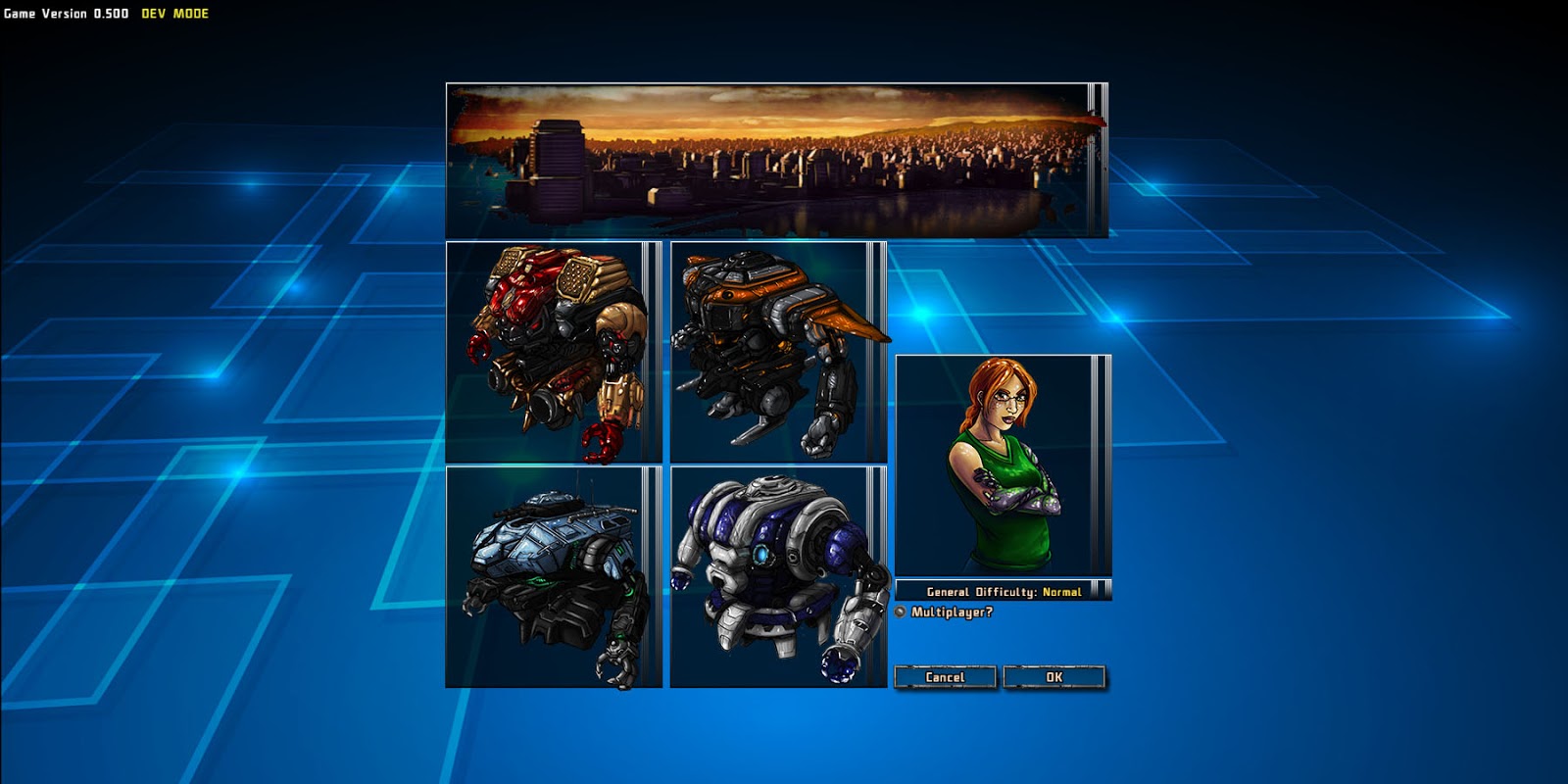Cancel out of the faction selection screen
Viewport: 1568px width, 784px height.
[x=944, y=675]
